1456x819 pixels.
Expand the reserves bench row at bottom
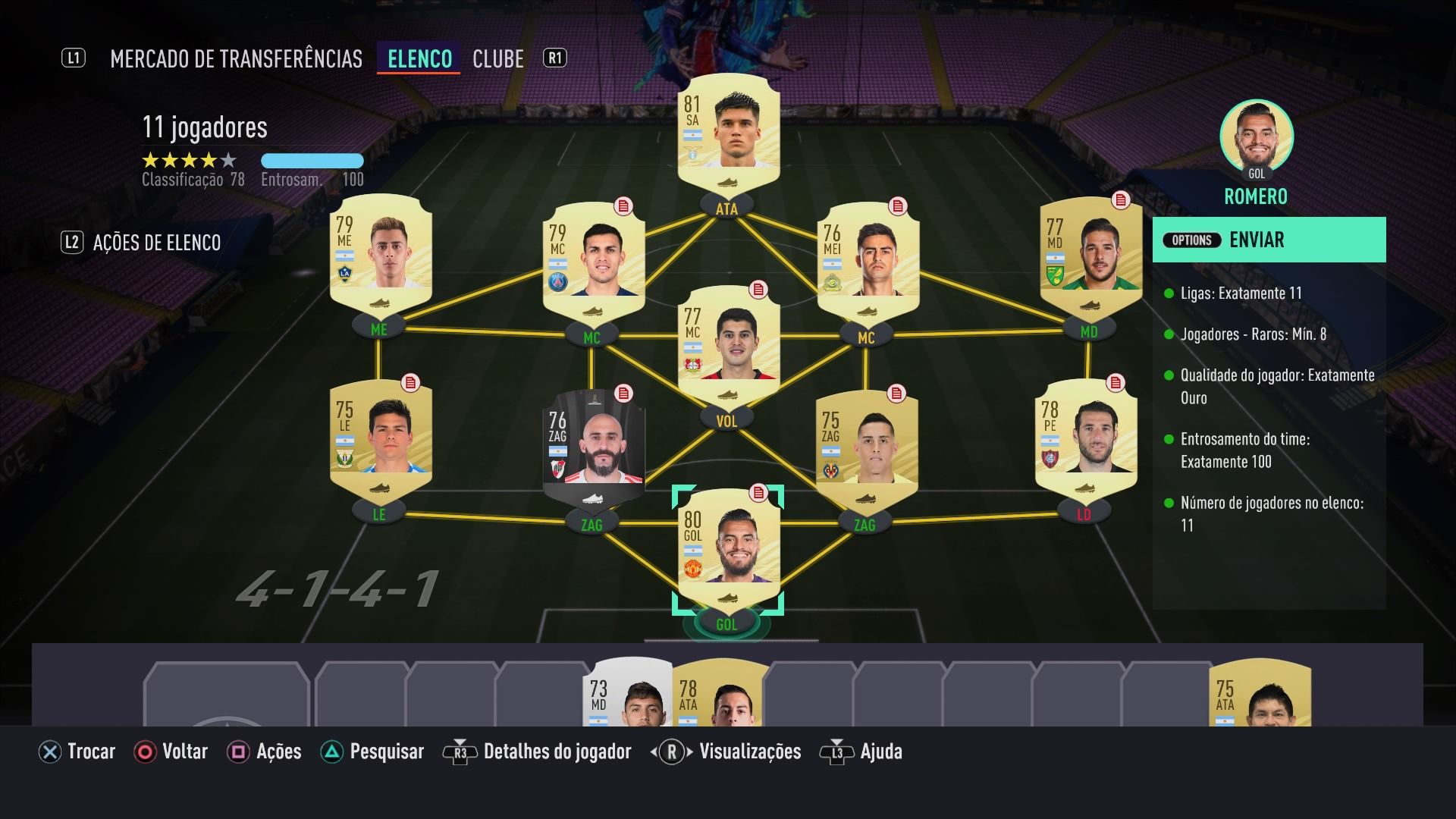click(x=728, y=690)
